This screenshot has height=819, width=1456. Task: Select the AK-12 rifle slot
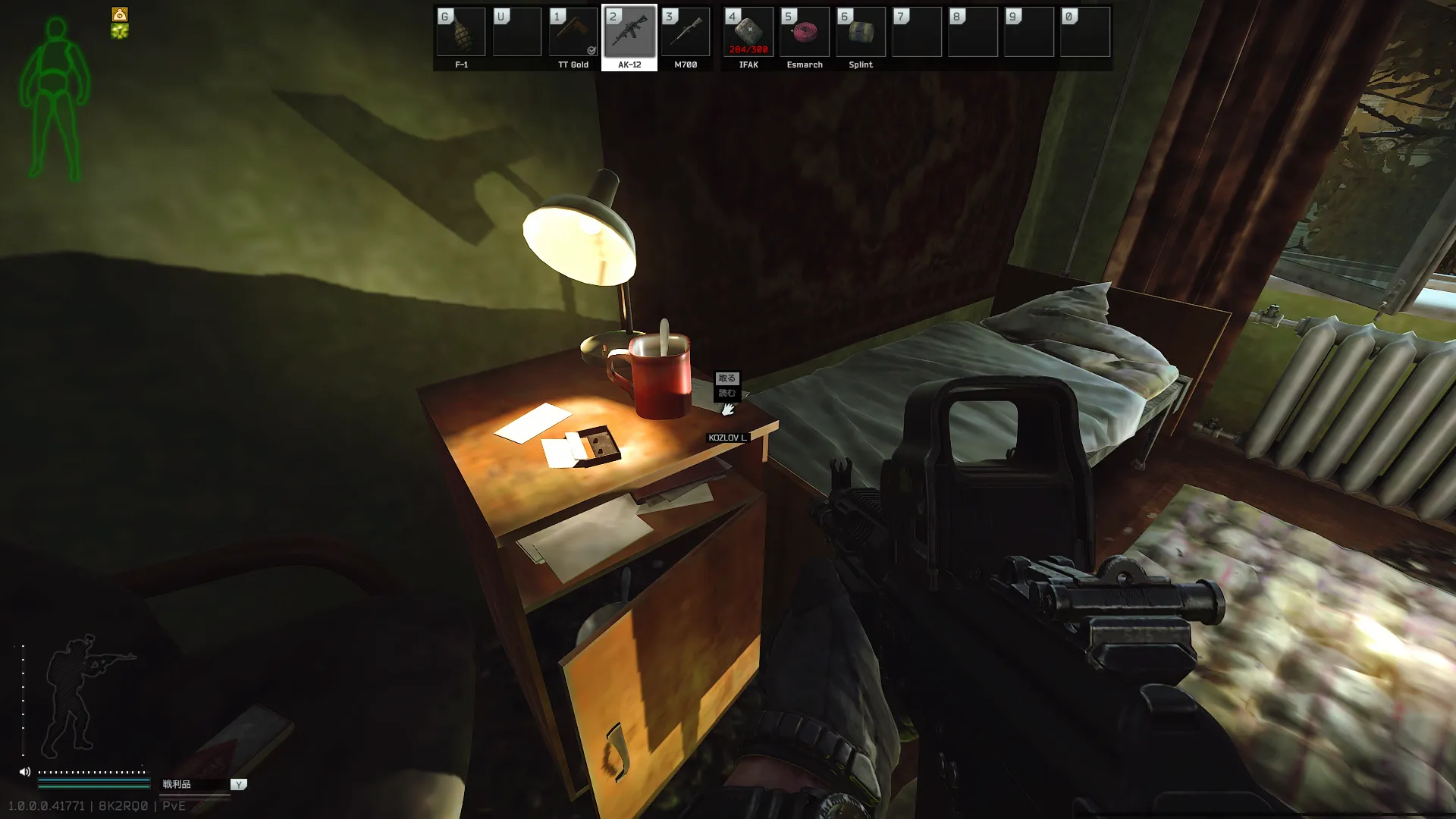pos(629,33)
